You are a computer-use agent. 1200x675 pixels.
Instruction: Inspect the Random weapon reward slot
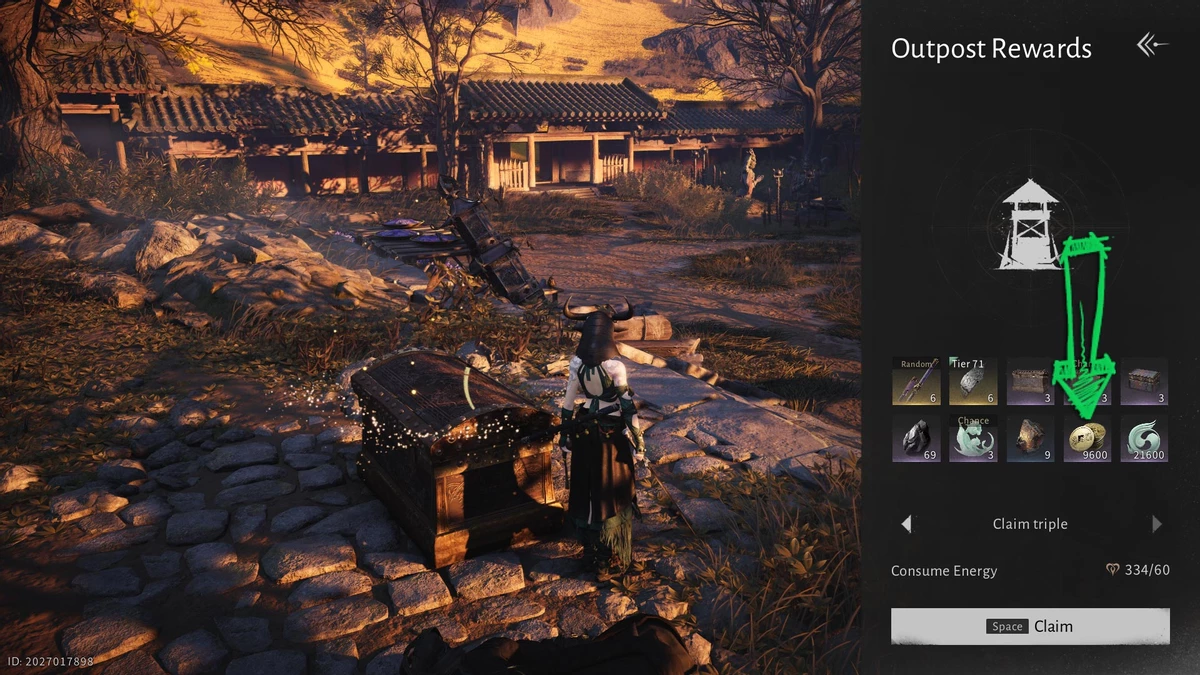point(916,381)
